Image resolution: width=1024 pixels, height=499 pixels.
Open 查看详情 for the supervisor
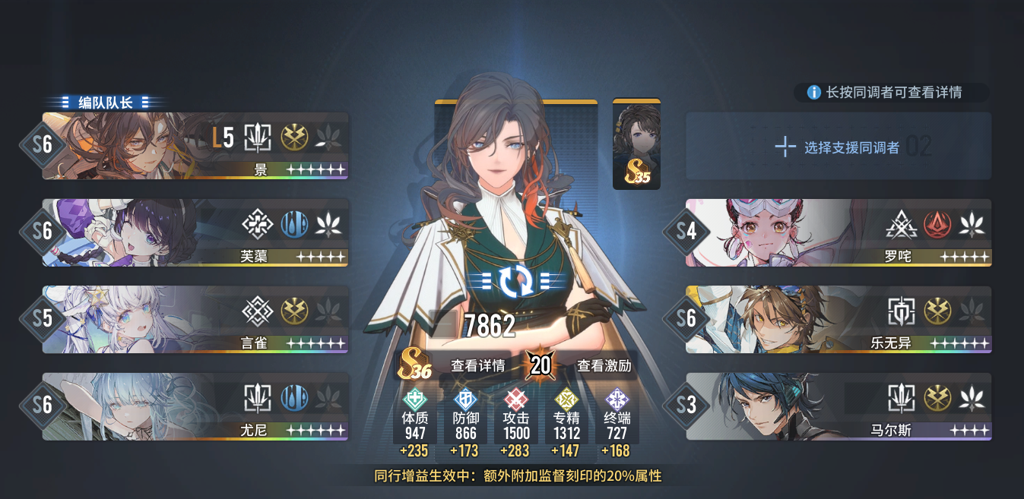pos(478,365)
